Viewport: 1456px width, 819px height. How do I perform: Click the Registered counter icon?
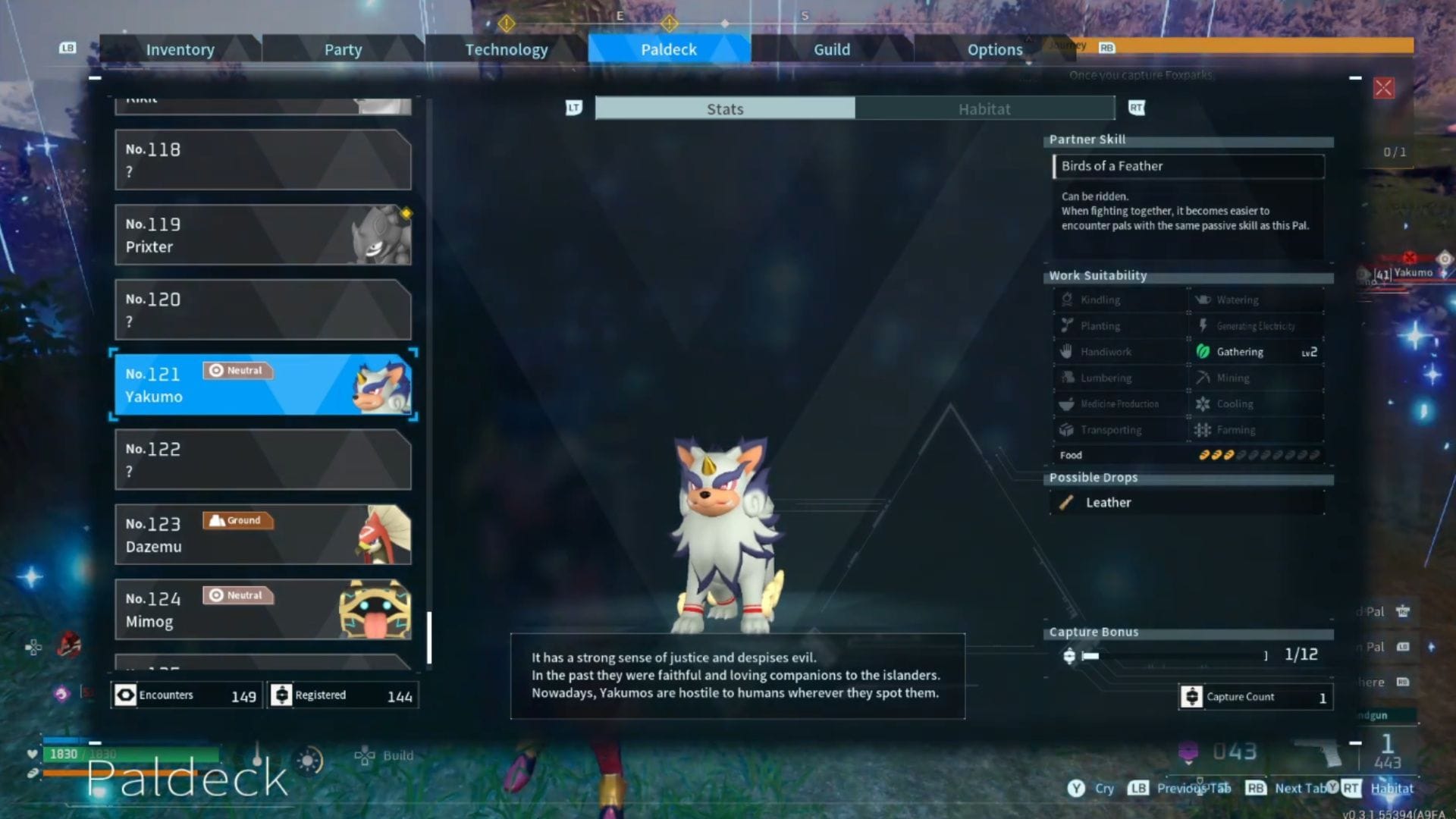pos(282,695)
